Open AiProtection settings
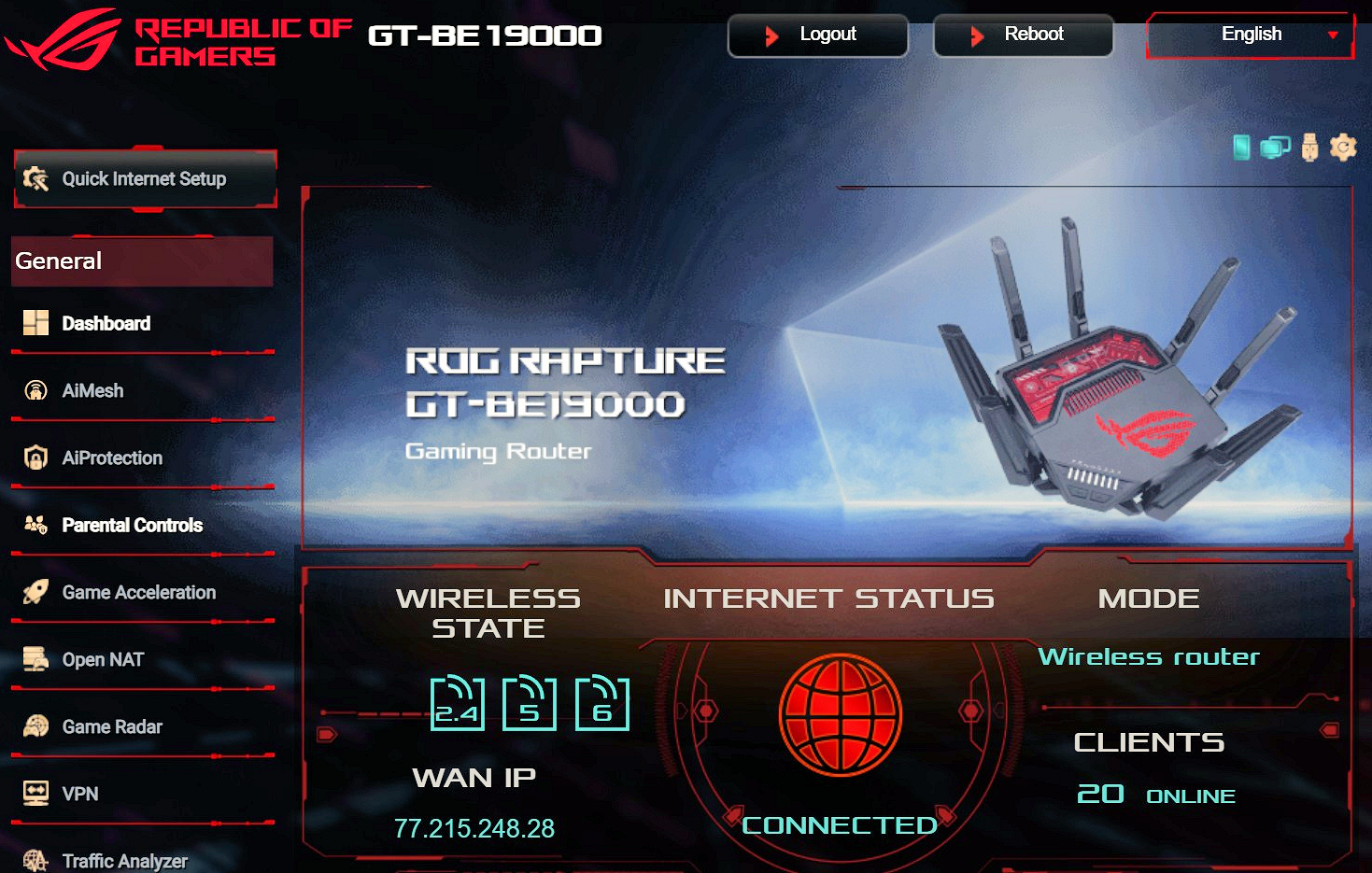1372x873 pixels. [112, 458]
